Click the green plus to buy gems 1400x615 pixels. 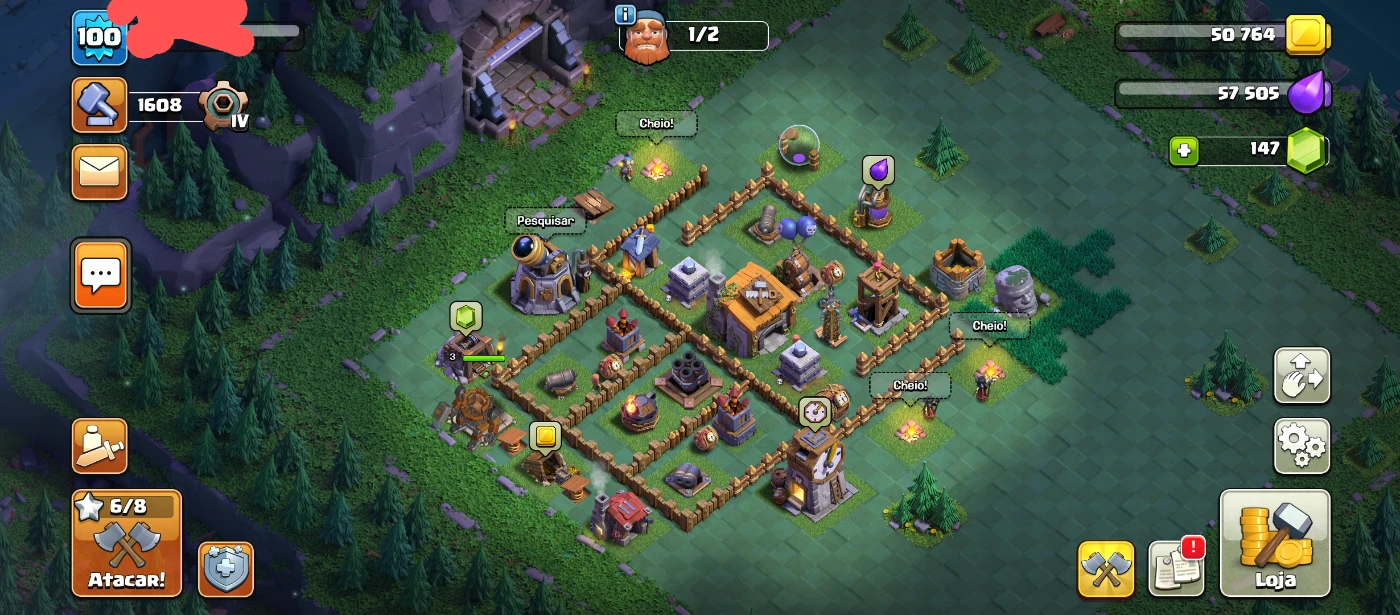tap(1183, 151)
